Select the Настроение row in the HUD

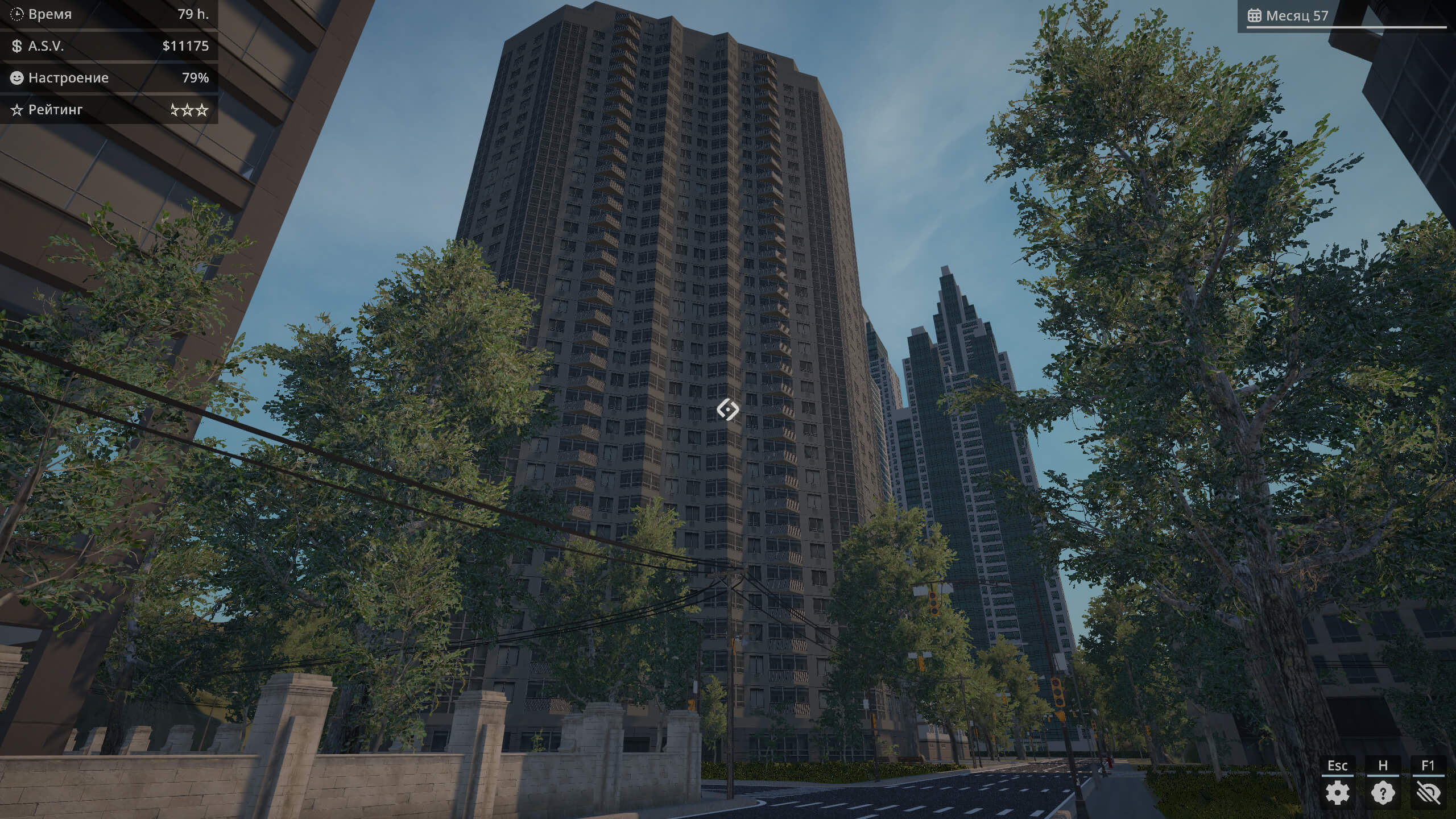point(108,78)
